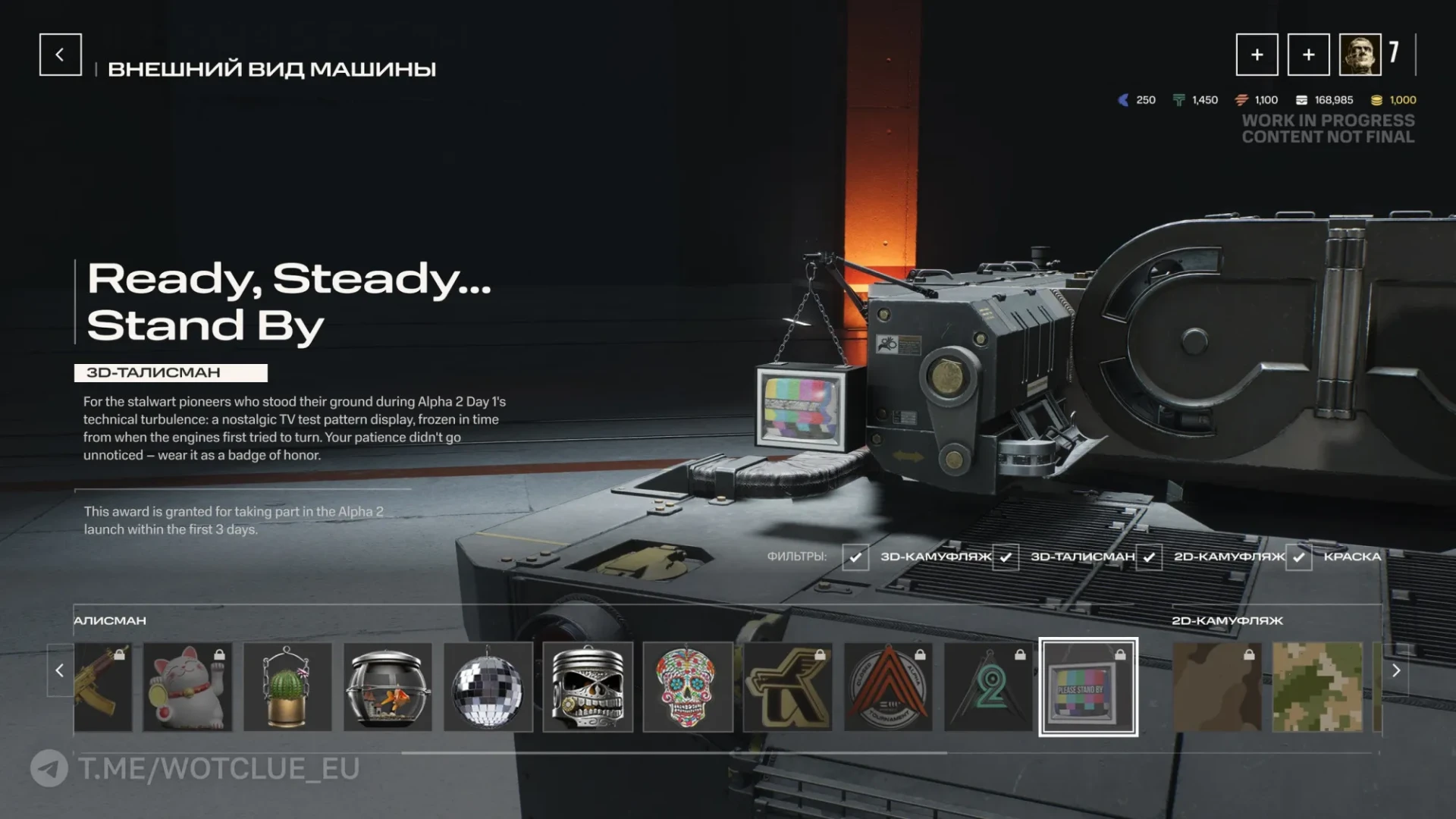Open the player avatar profile
1456x819 pixels.
pos(1360,55)
